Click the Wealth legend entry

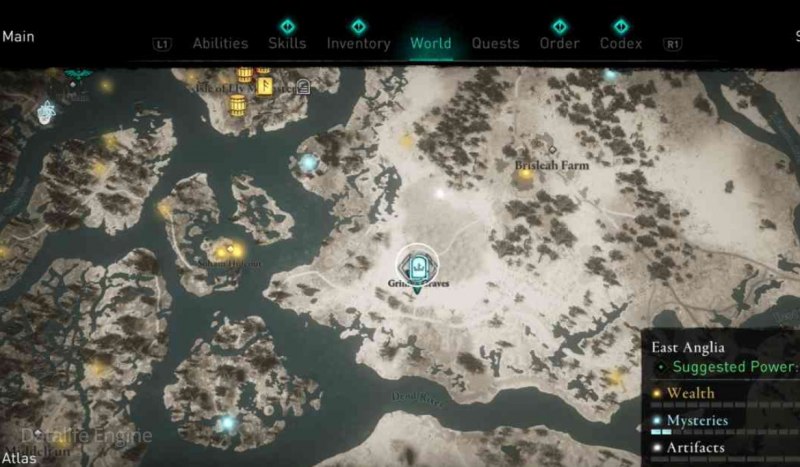point(690,393)
